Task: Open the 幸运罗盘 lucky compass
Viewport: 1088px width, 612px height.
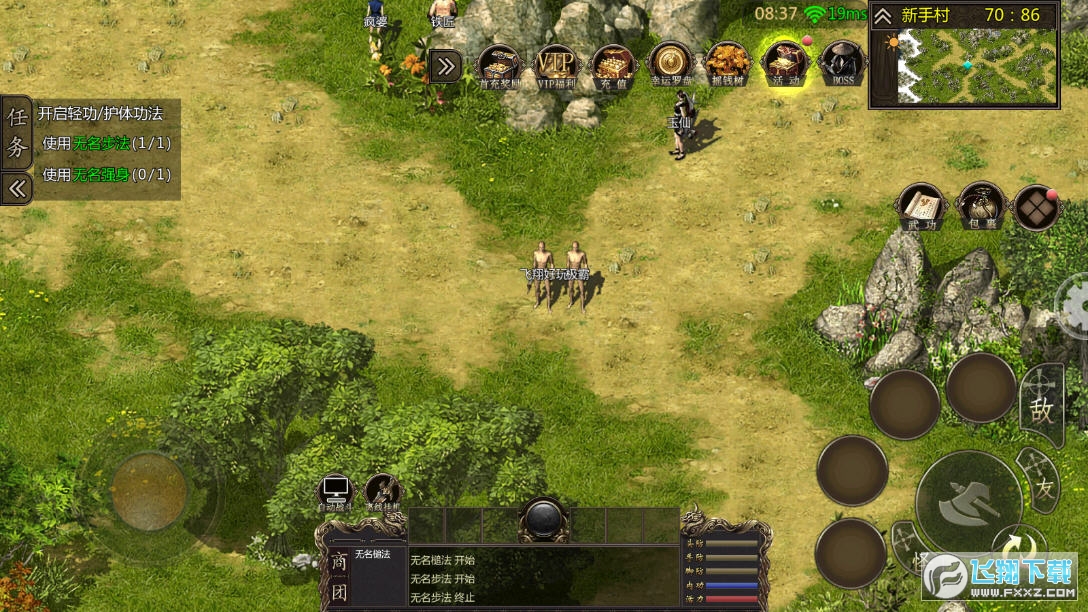Action: coord(670,65)
